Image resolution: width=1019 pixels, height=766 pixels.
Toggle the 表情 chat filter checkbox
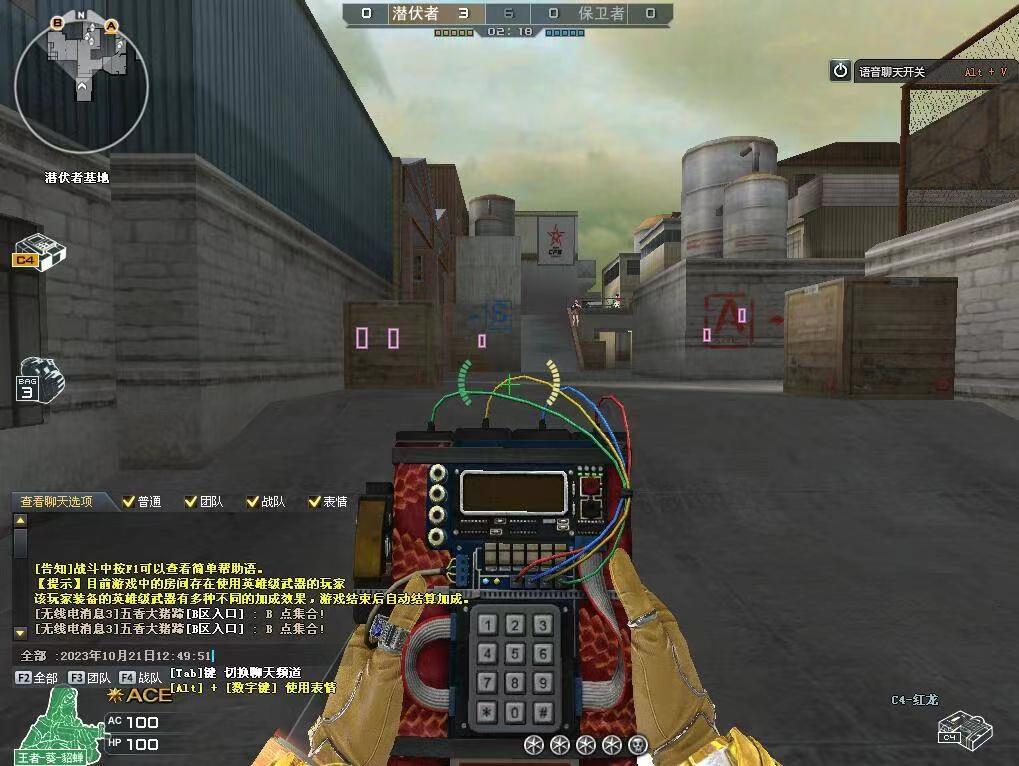pyautogui.click(x=314, y=502)
